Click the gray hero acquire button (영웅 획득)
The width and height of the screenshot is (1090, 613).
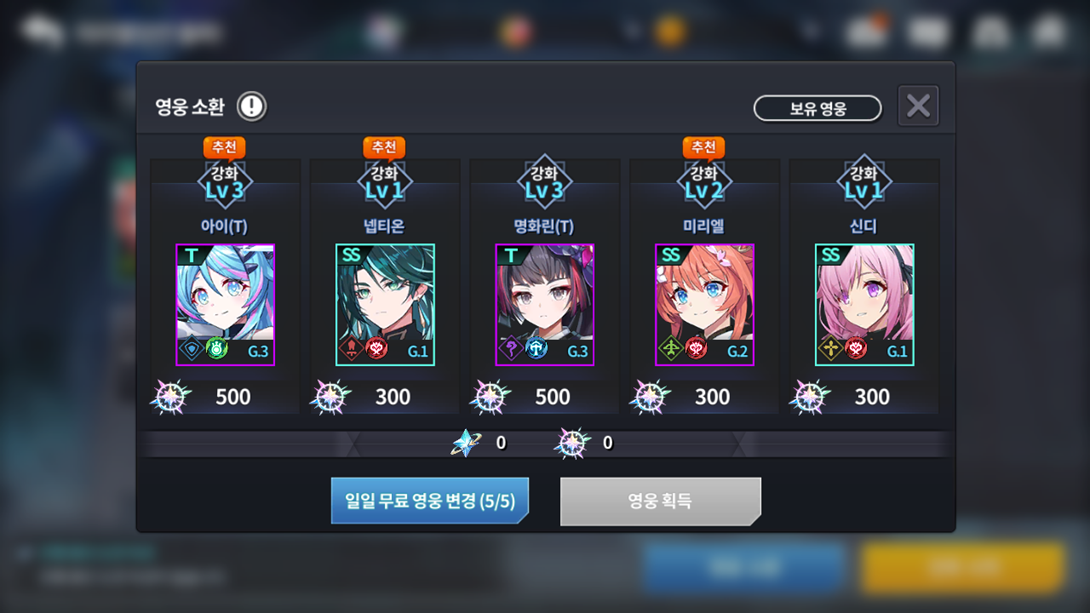coord(660,501)
